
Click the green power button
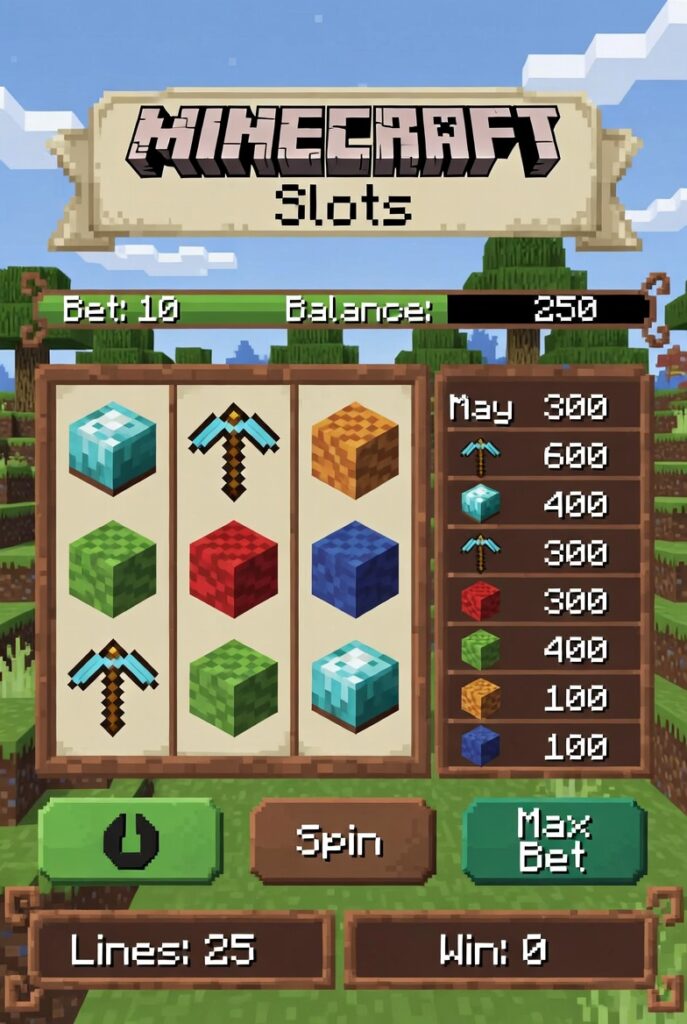[130, 840]
